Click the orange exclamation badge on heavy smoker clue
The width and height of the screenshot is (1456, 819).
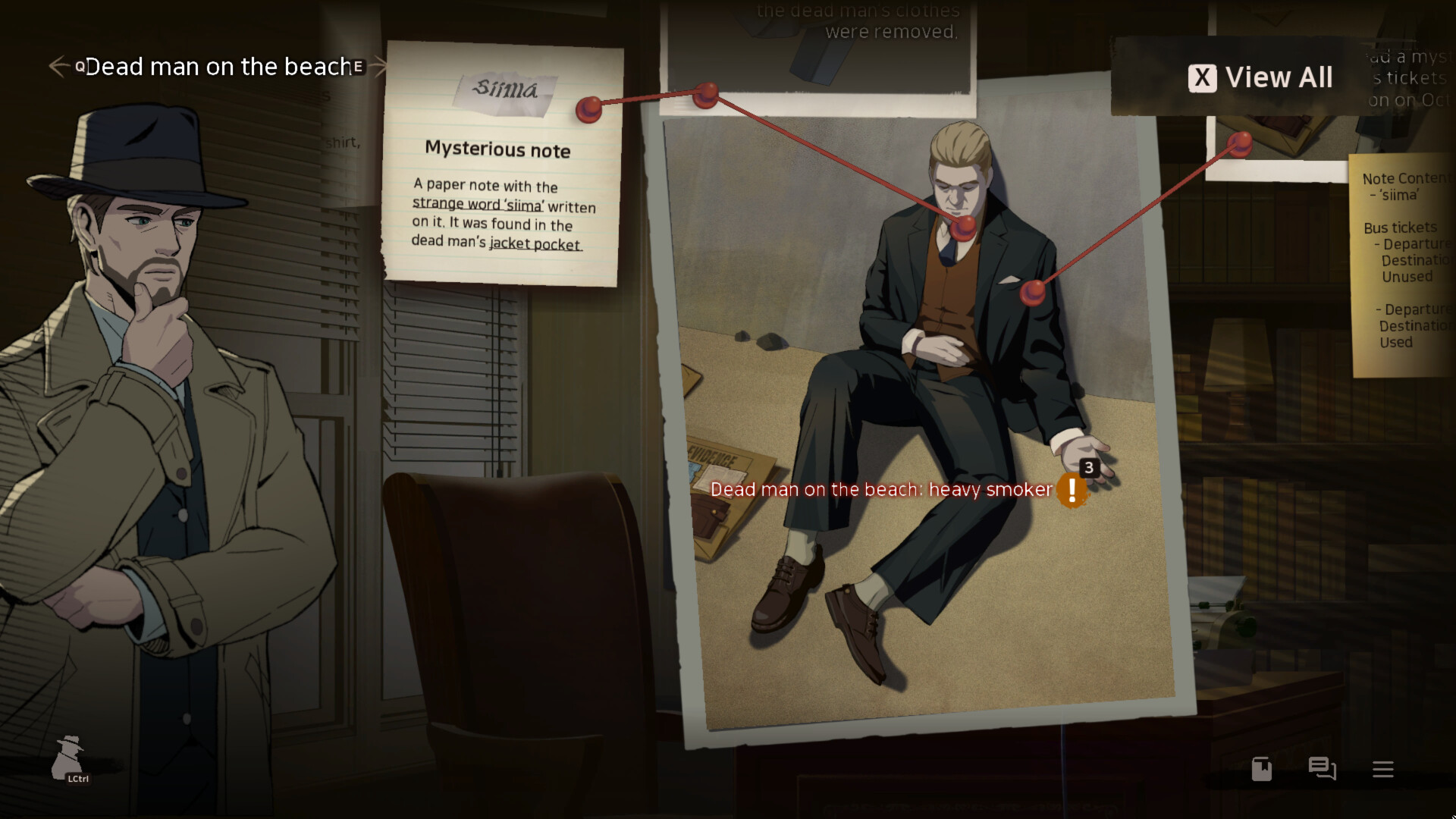(x=1072, y=490)
